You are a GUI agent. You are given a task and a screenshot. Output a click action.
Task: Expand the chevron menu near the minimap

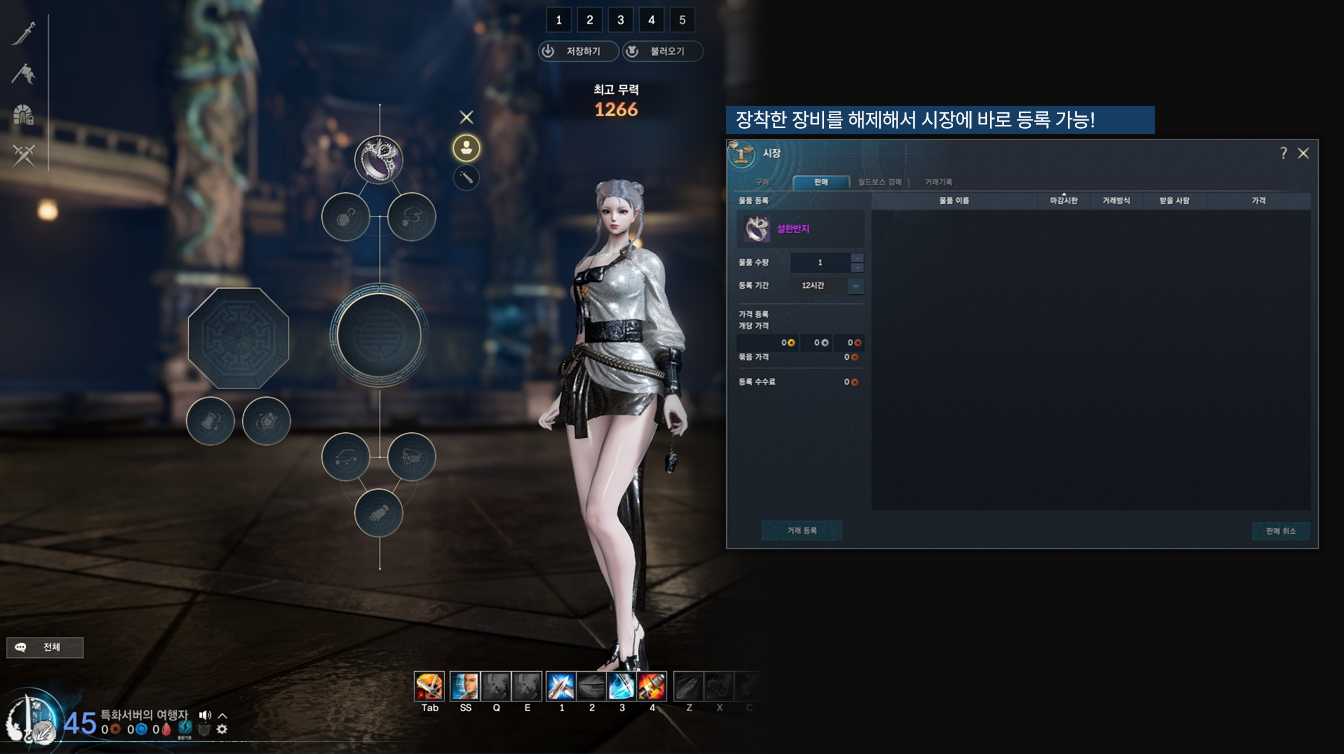222,715
